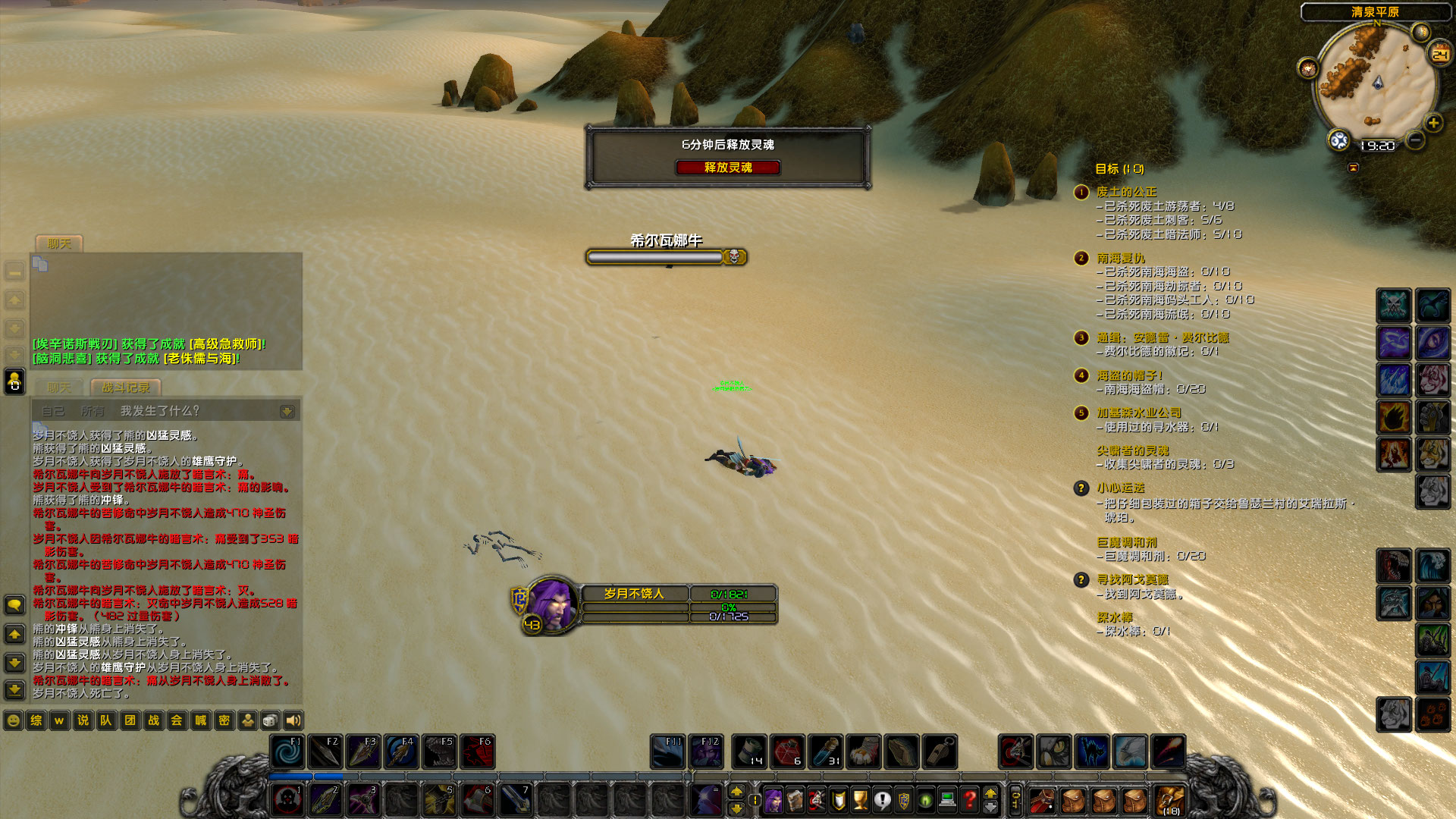Viewport: 1456px width, 819px height.
Task: Click the 释放灵魂 release spirit button
Action: pos(730,168)
